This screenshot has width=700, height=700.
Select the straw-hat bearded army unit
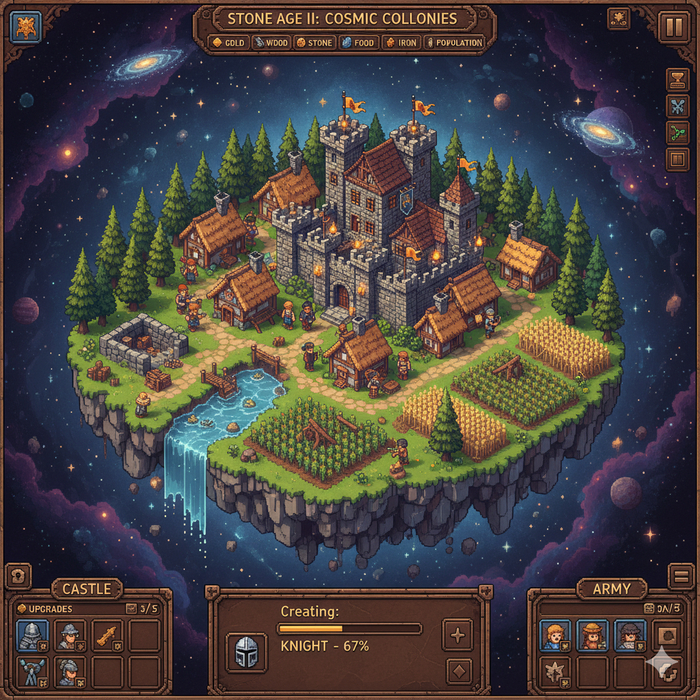(592, 635)
